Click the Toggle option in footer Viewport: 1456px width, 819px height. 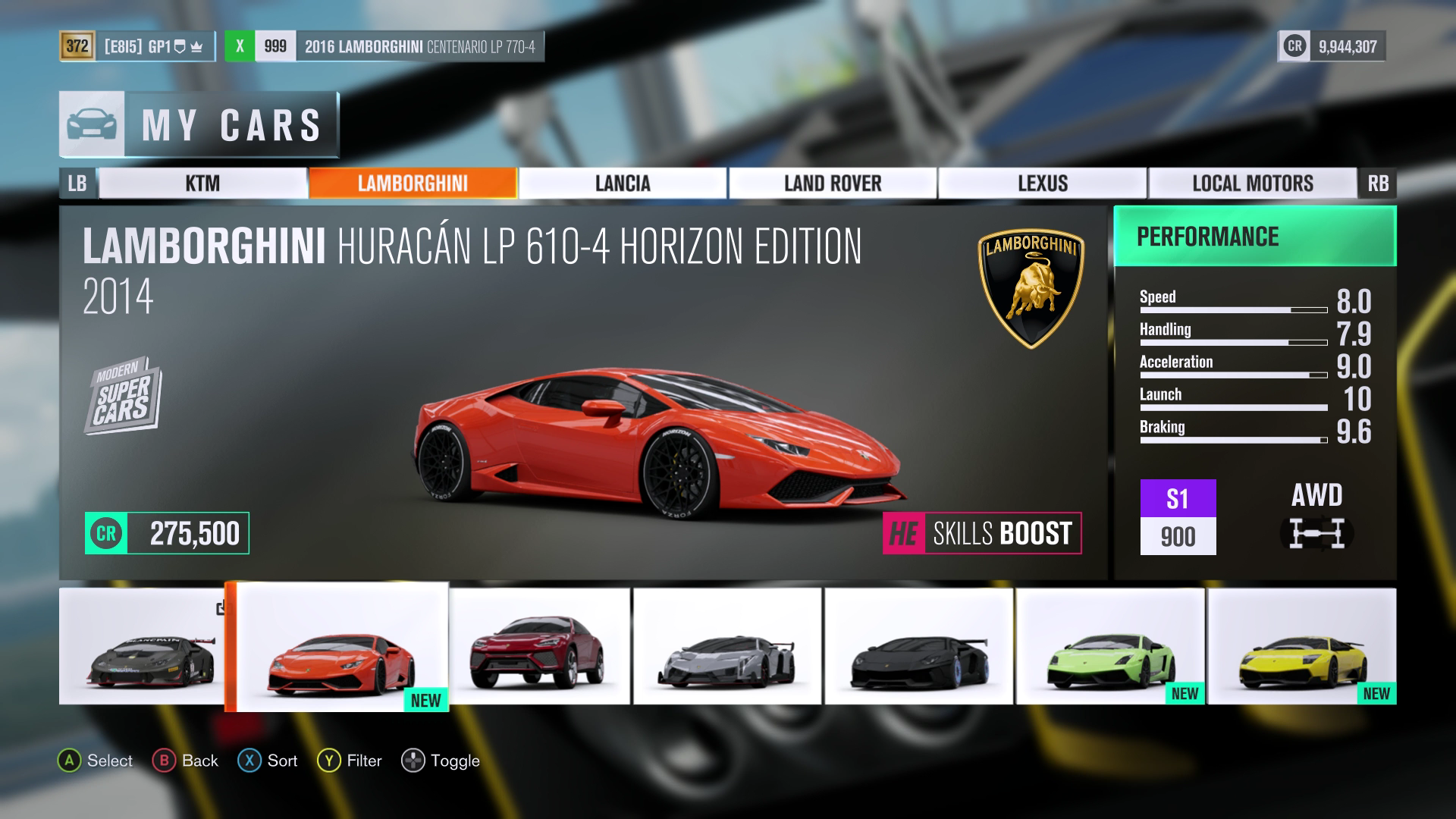pos(441,761)
